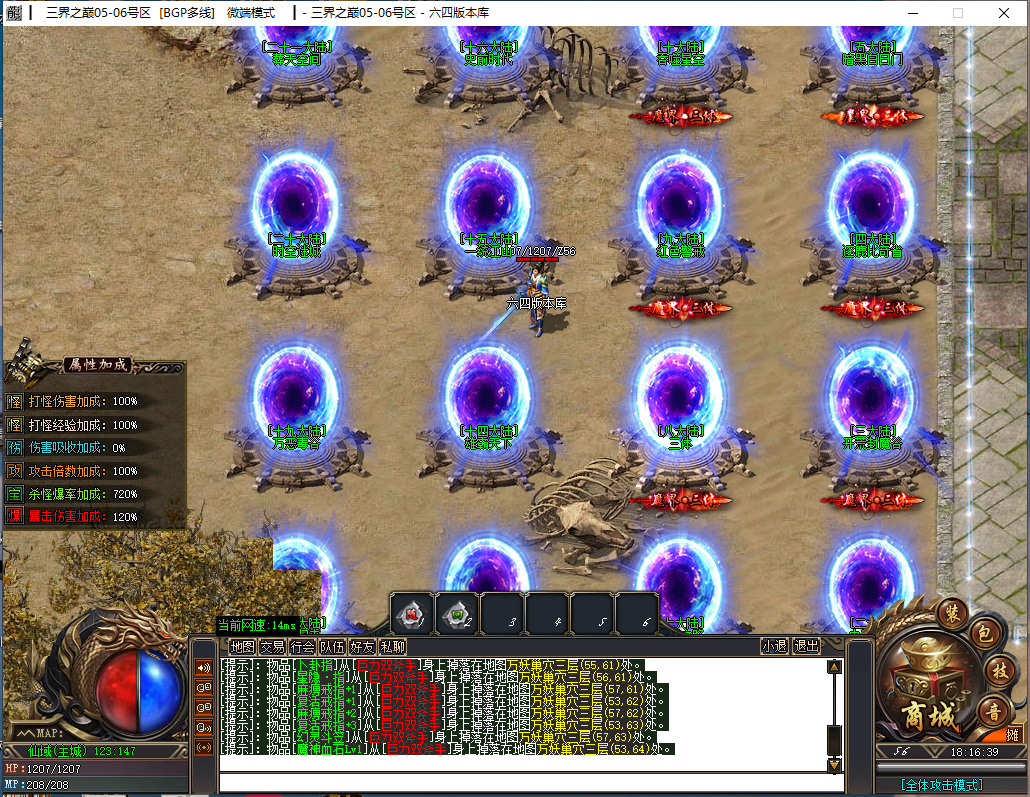Switch the 全体攻击模式 attack mode label
Image resolution: width=1030 pixels, height=797 pixels.
click(x=940, y=785)
